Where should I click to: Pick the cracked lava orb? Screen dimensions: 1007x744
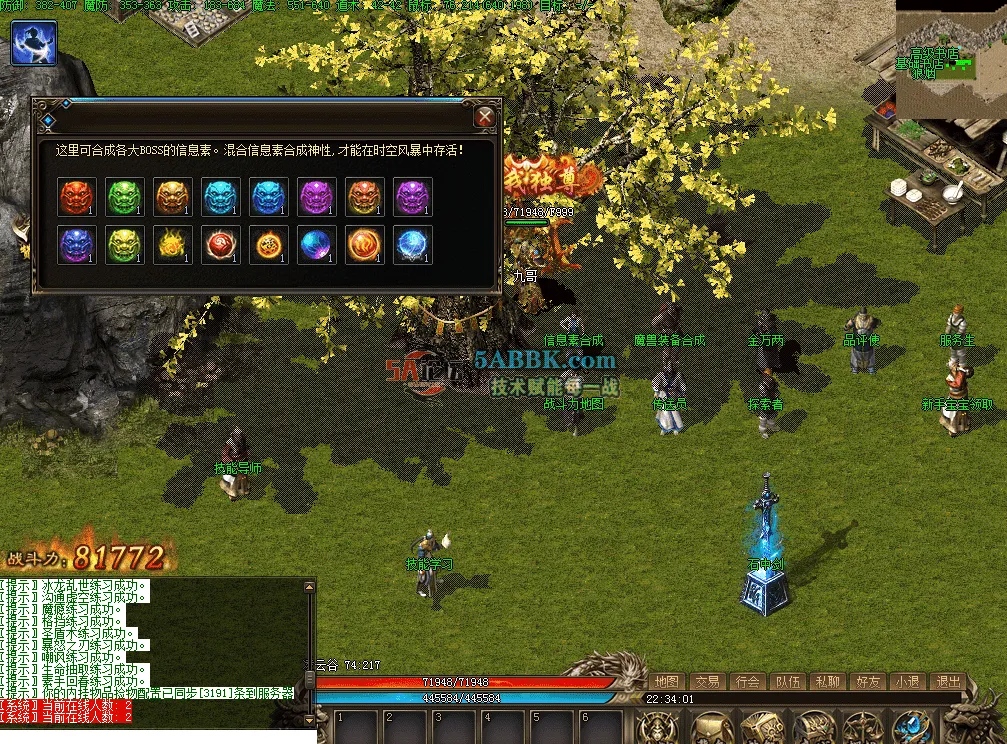point(269,245)
